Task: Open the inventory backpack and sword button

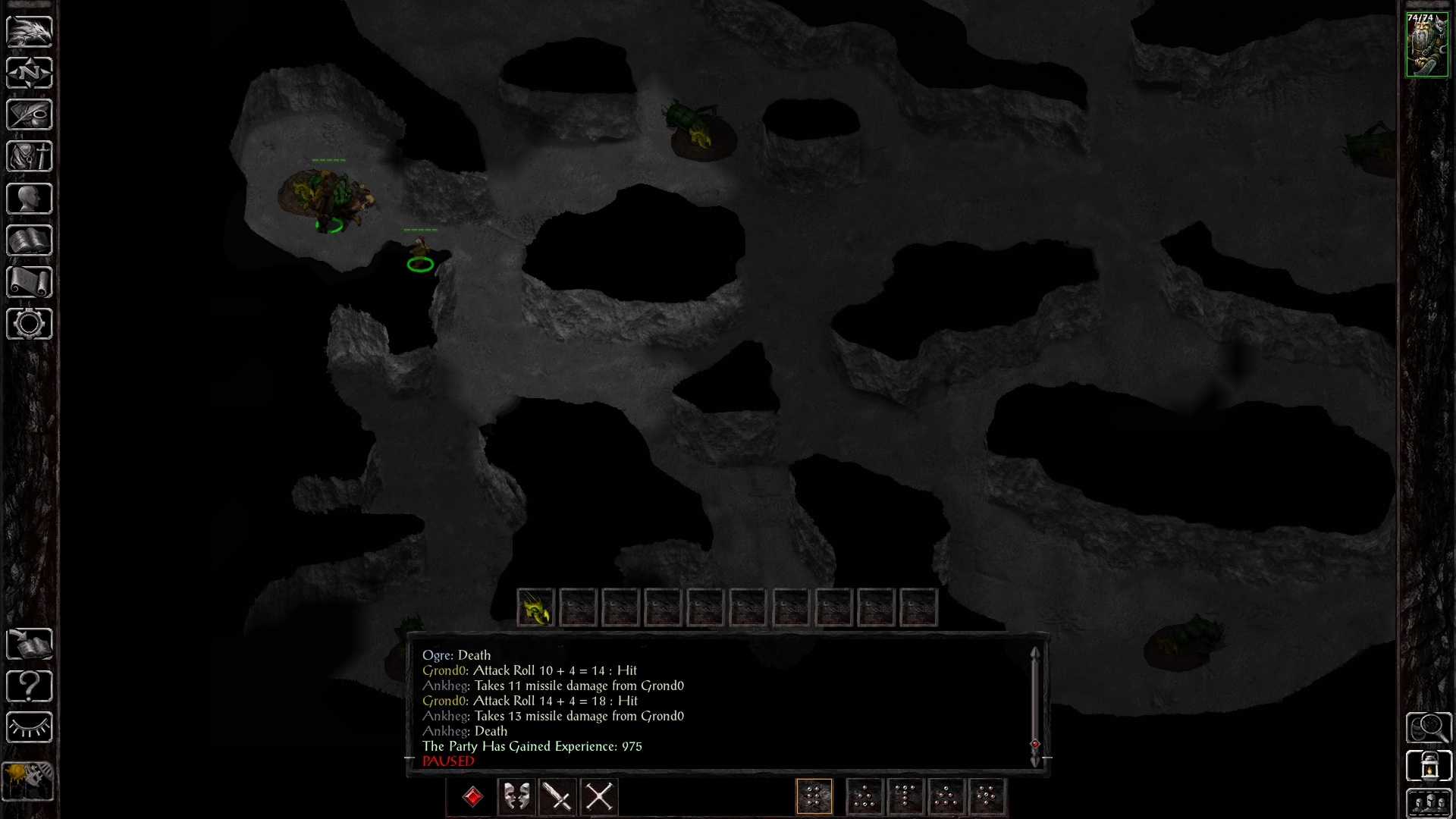Action: click(x=30, y=156)
